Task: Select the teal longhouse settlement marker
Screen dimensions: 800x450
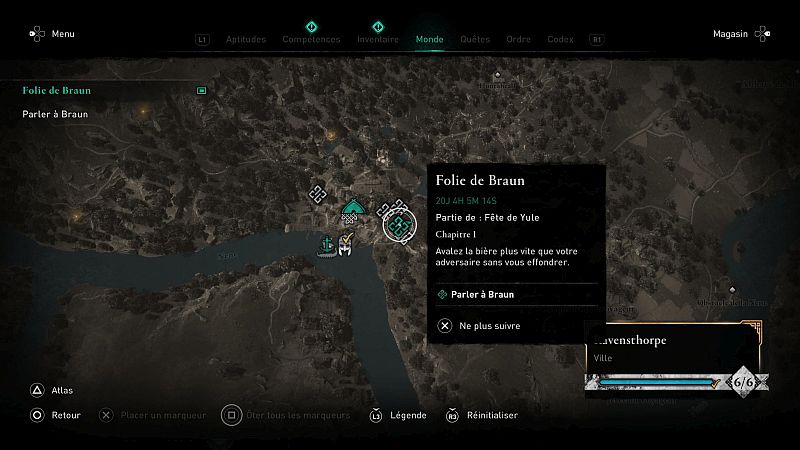Action: [351, 209]
